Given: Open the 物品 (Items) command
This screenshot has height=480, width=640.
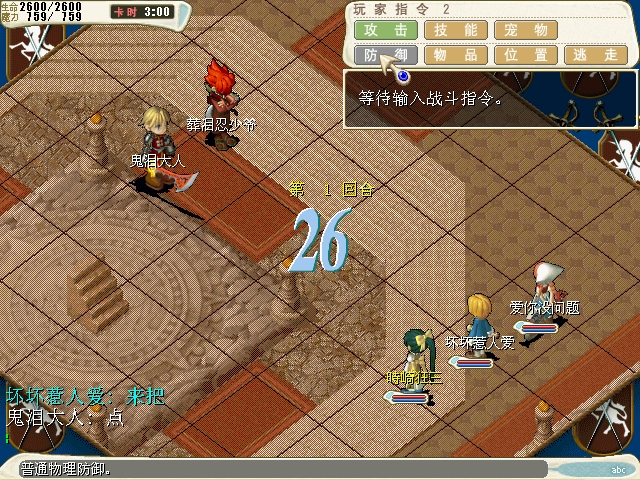Looking at the screenshot, I should (x=456, y=55).
